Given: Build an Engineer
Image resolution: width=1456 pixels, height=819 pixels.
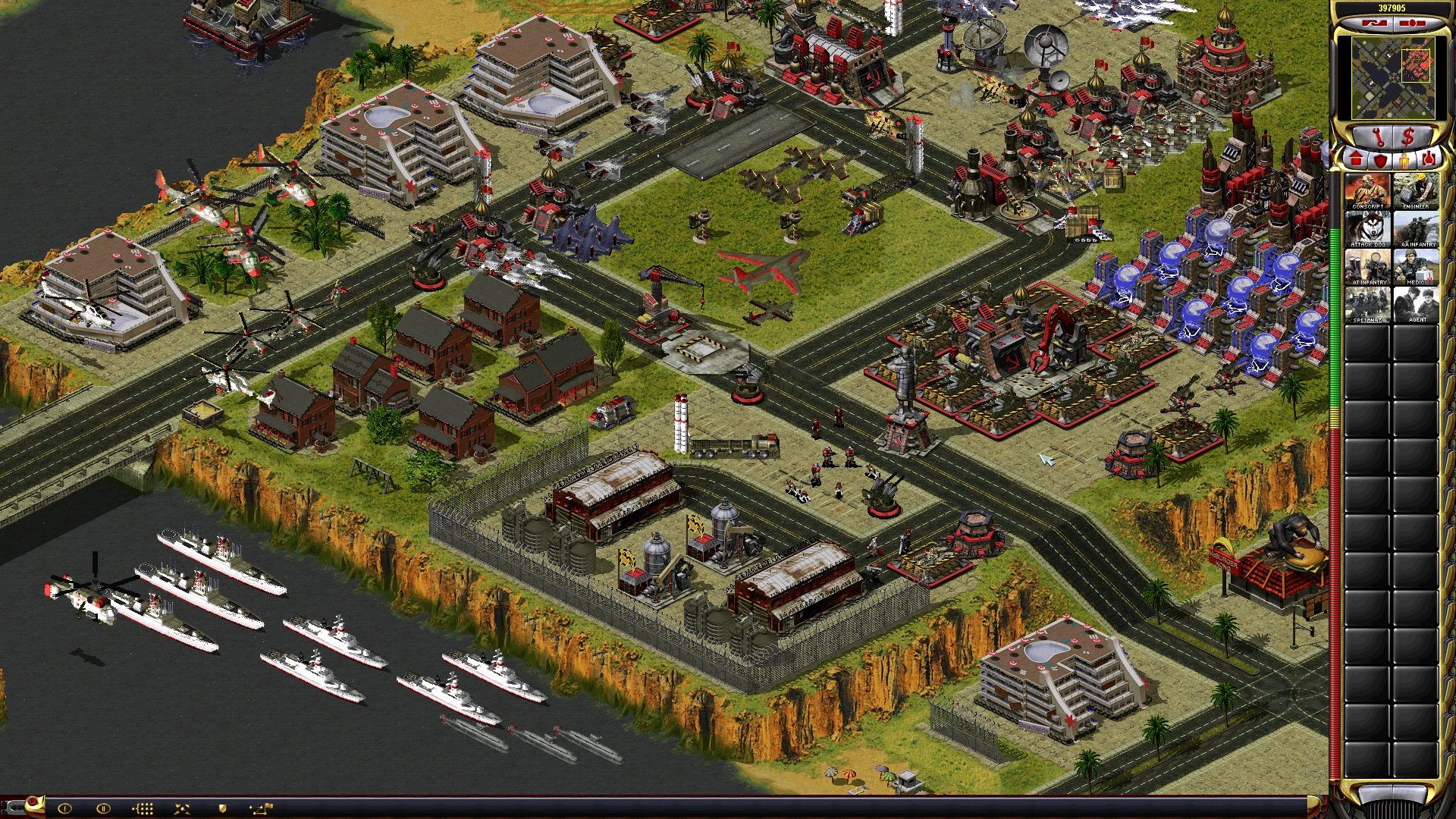Looking at the screenshot, I should (x=1416, y=190).
